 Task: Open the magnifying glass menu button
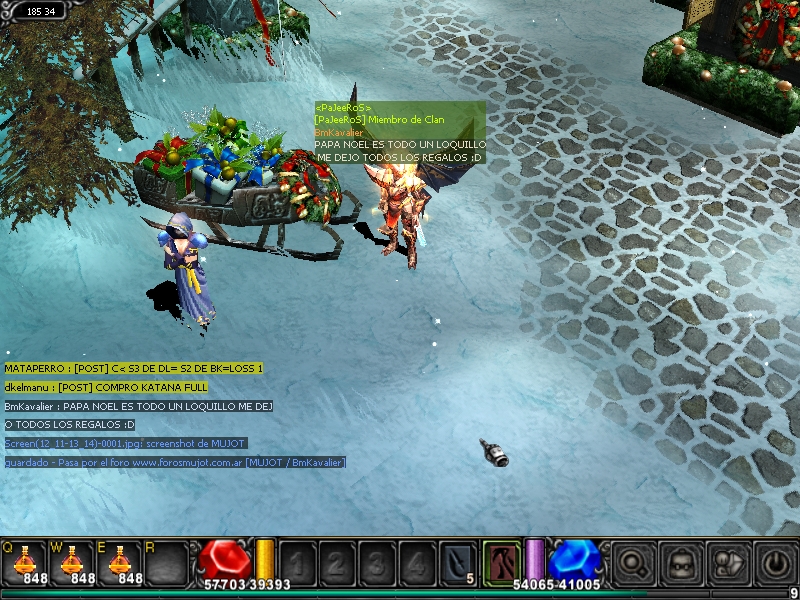click(x=632, y=563)
